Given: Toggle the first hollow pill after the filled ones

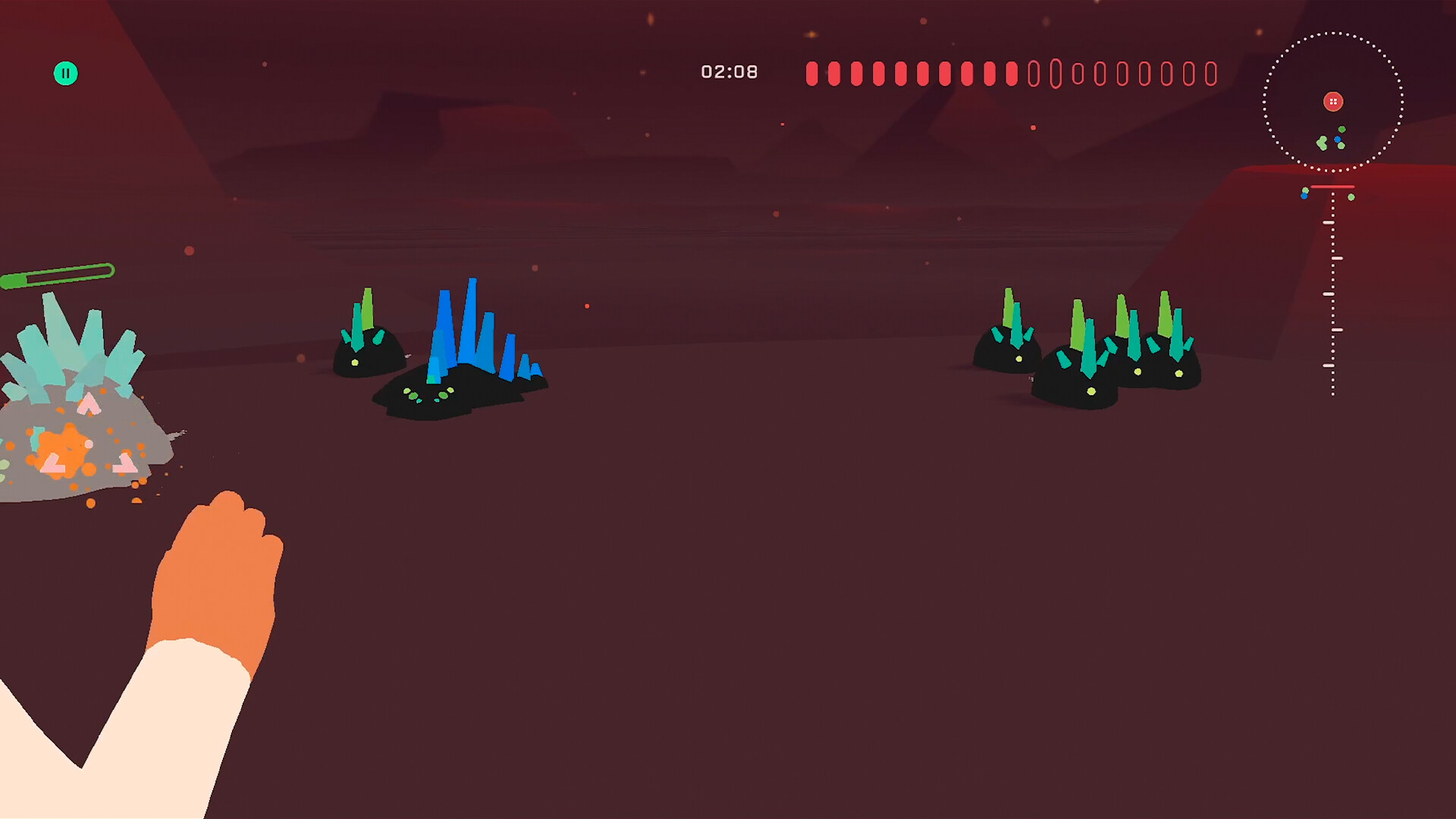Looking at the screenshot, I should [x=1034, y=73].
